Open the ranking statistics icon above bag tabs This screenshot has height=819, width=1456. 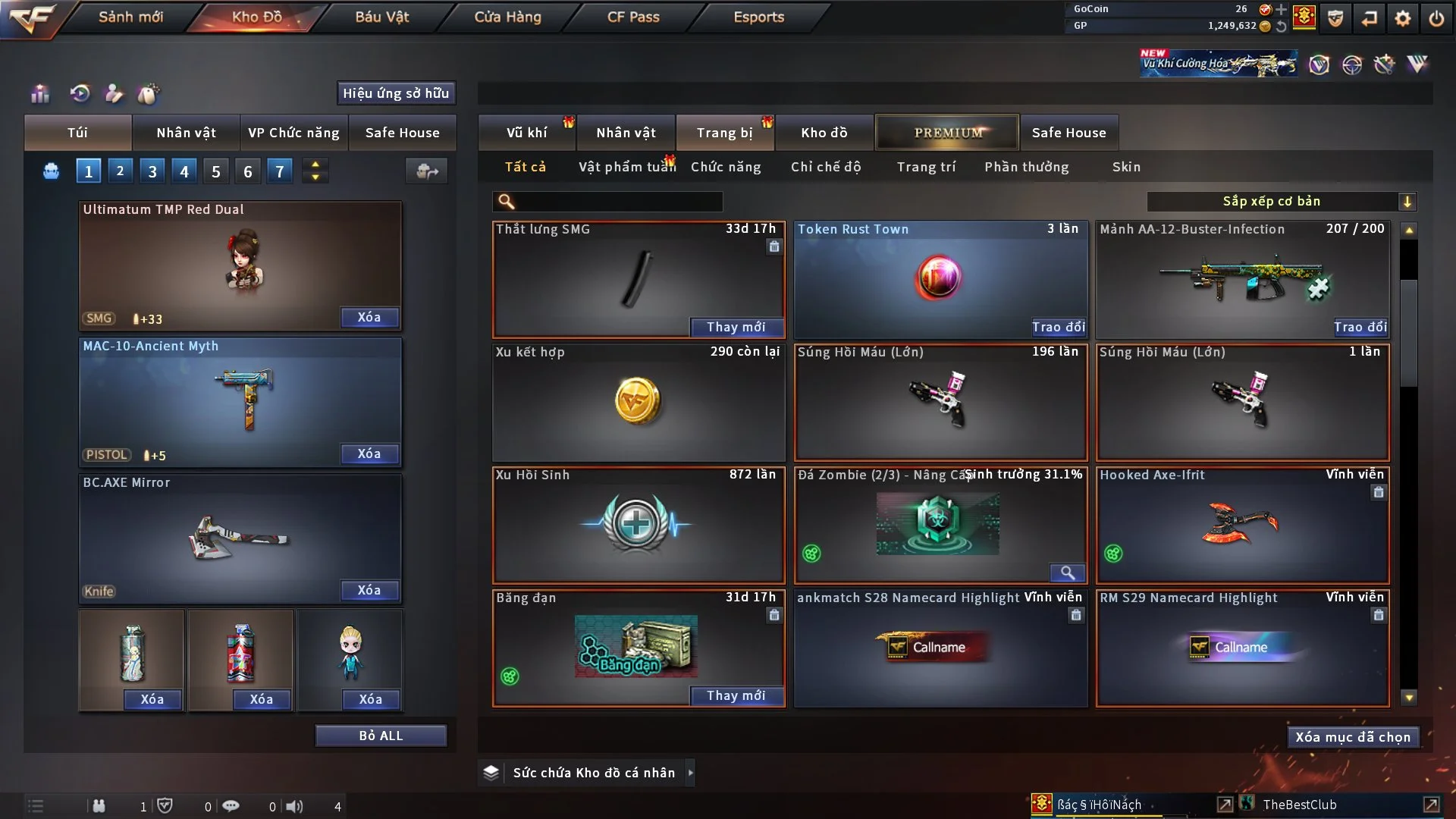coord(39,93)
